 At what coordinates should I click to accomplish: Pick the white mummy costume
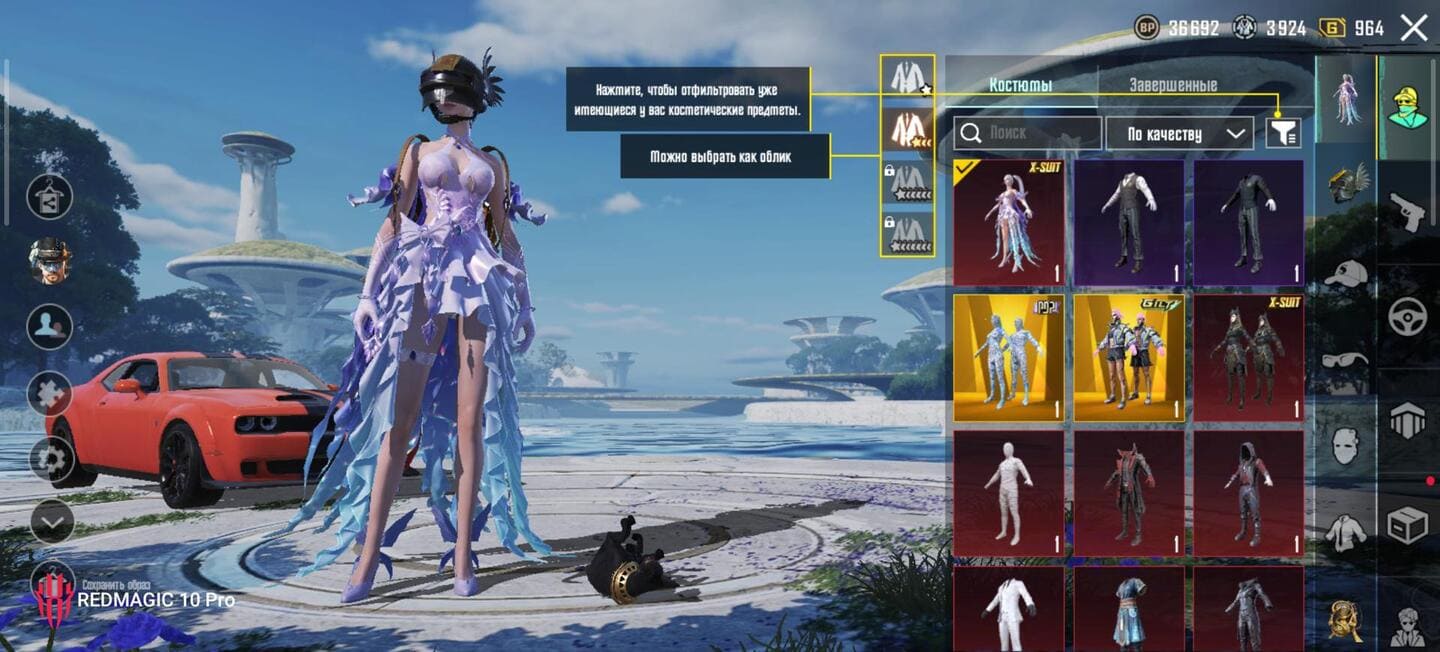[x=1008, y=493]
